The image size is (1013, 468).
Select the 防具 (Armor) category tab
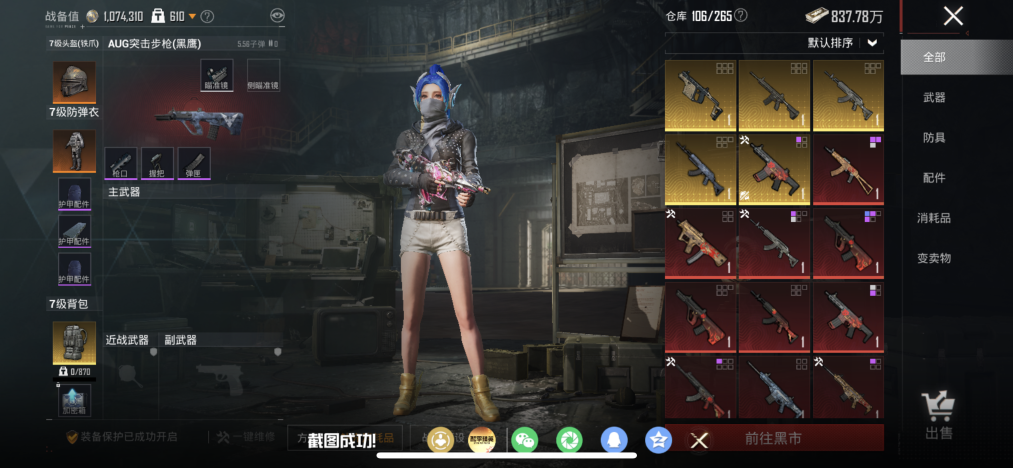[934, 138]
